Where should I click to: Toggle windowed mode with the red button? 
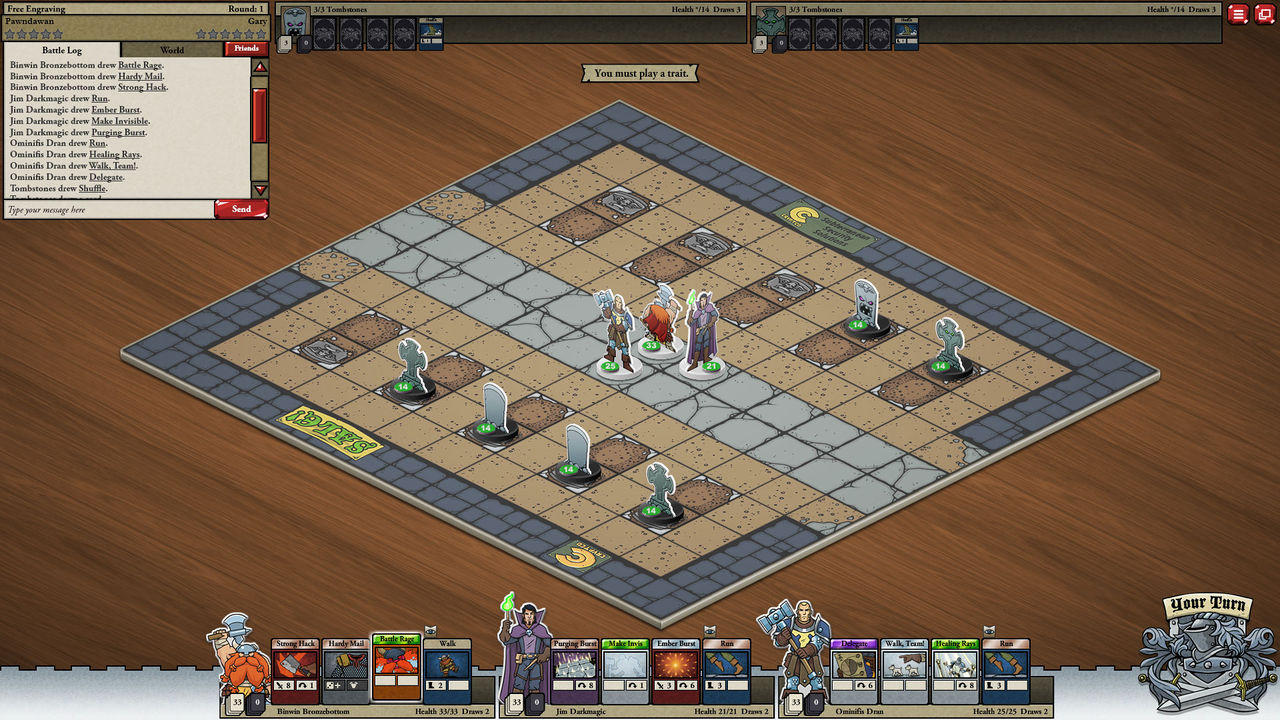pyautogui.click(x=1264, y=14)
